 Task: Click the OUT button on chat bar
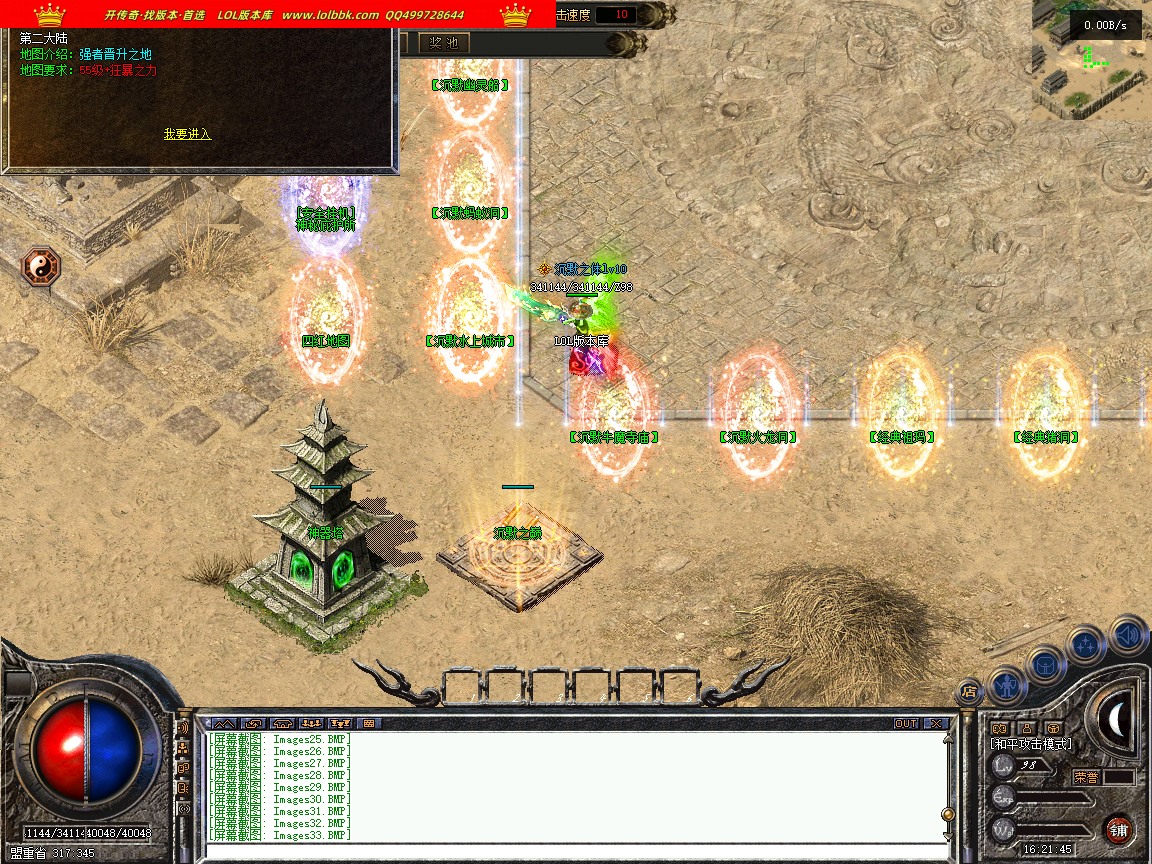pos(905,723)
